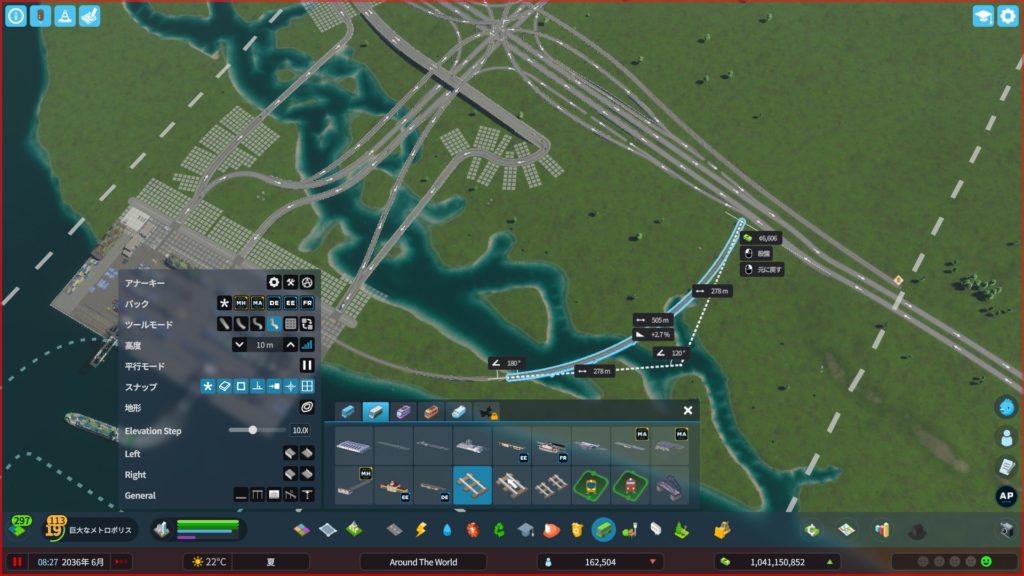Switch to the bus transport tab
The width and height of the screenshot is (1024, 576).
[348, 411]
